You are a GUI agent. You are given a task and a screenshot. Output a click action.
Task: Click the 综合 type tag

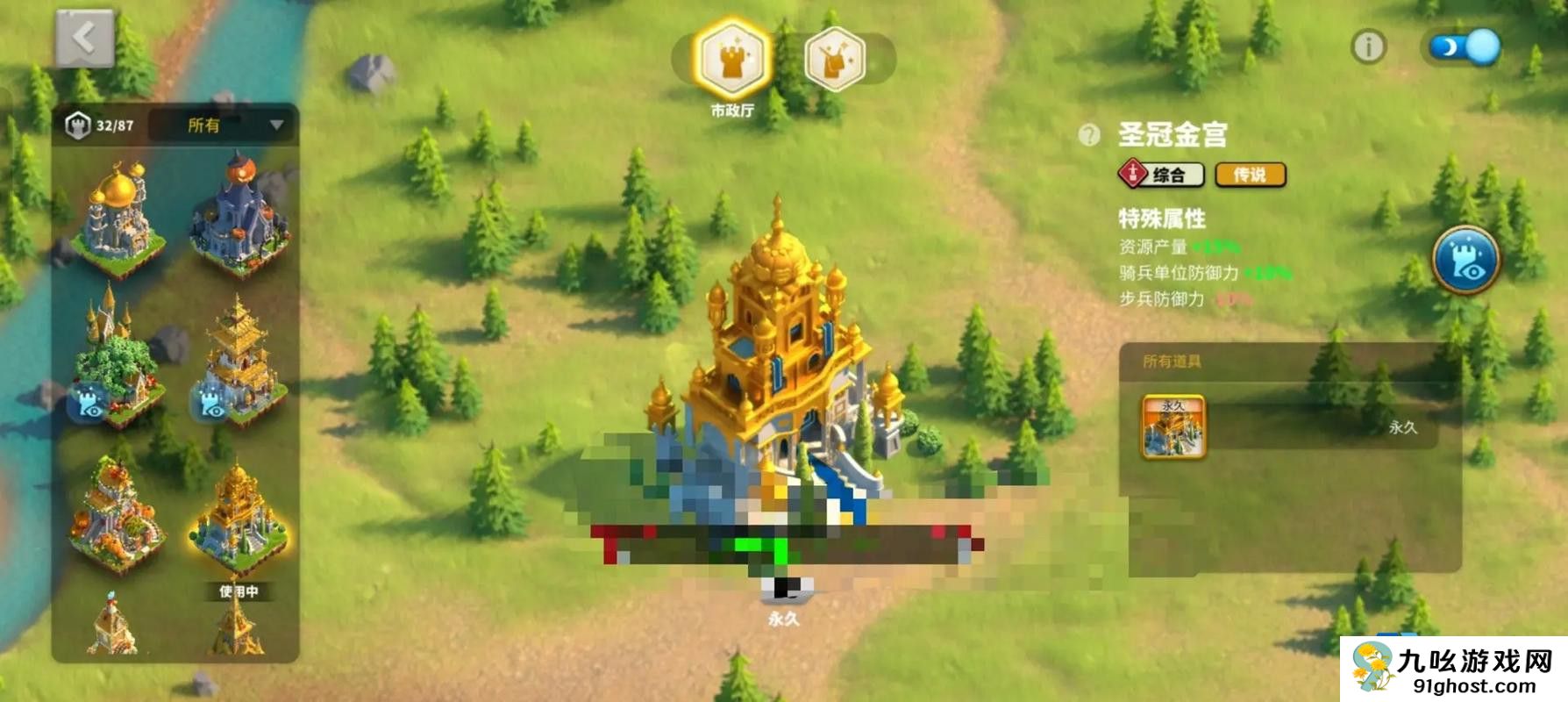(1161, 175)
